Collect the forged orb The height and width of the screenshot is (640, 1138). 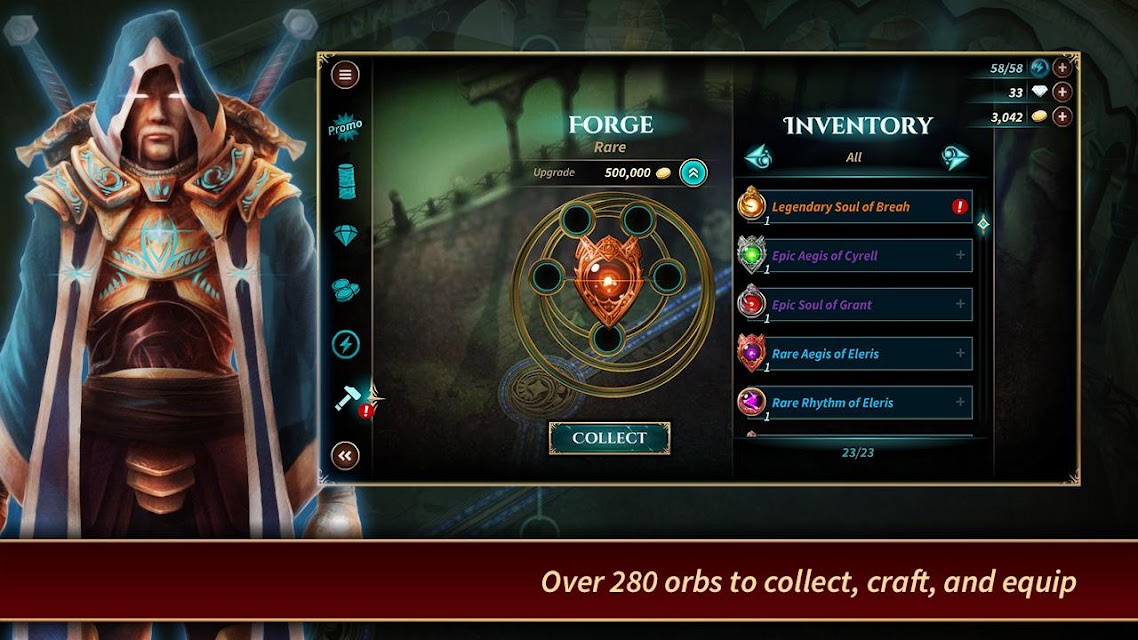[609, 438]
